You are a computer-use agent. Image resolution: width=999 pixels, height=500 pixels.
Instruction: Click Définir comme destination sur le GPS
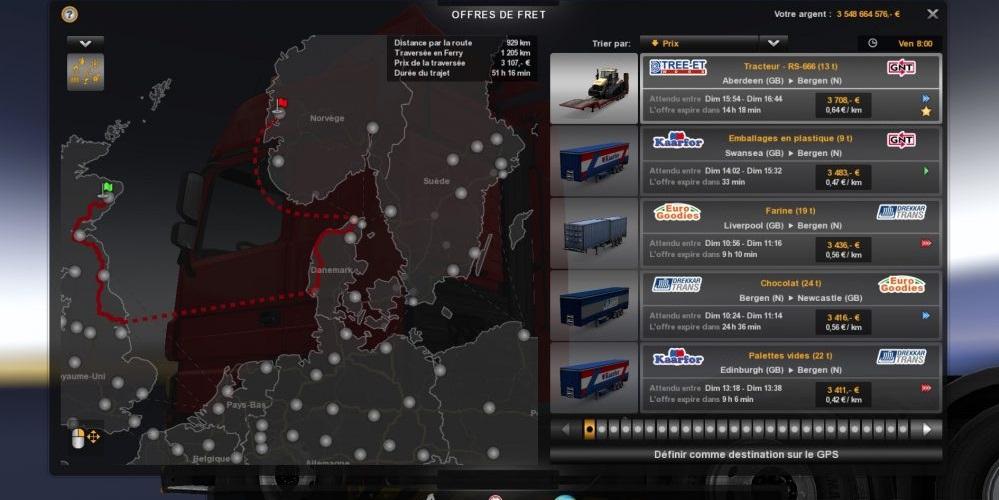point(745,454)
